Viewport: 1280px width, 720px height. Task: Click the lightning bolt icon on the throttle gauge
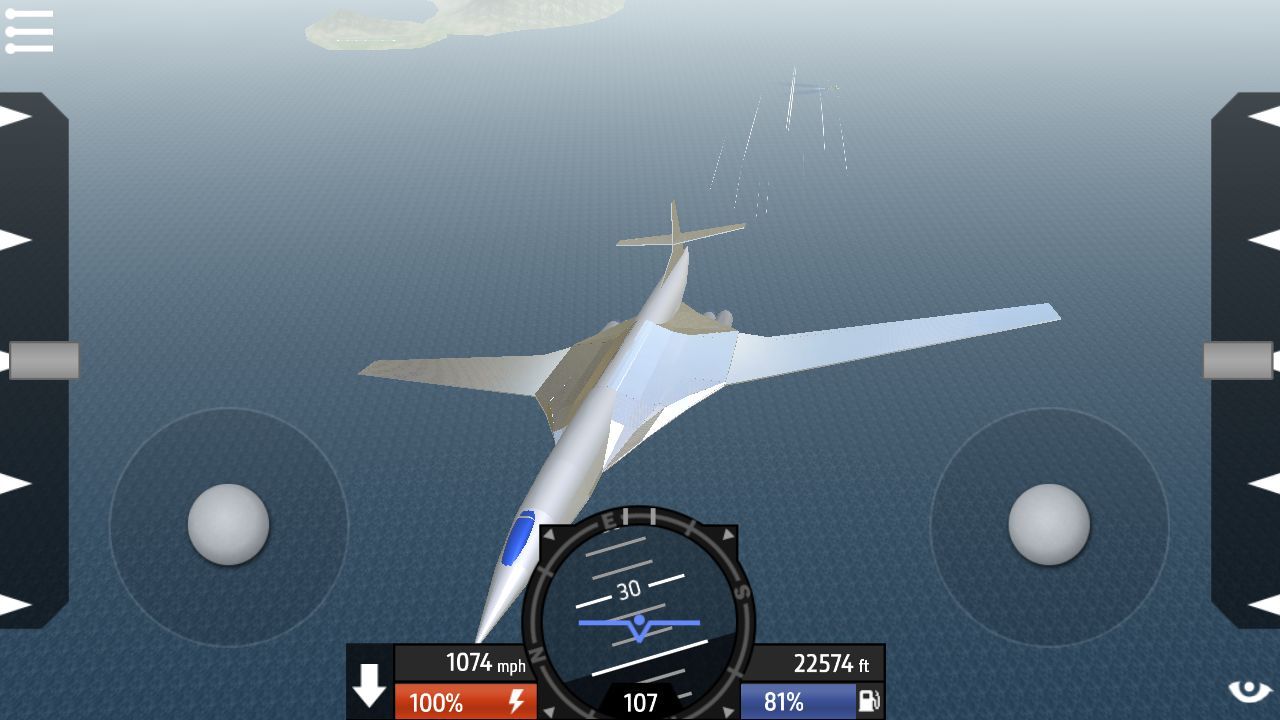(x=516, y=700)
